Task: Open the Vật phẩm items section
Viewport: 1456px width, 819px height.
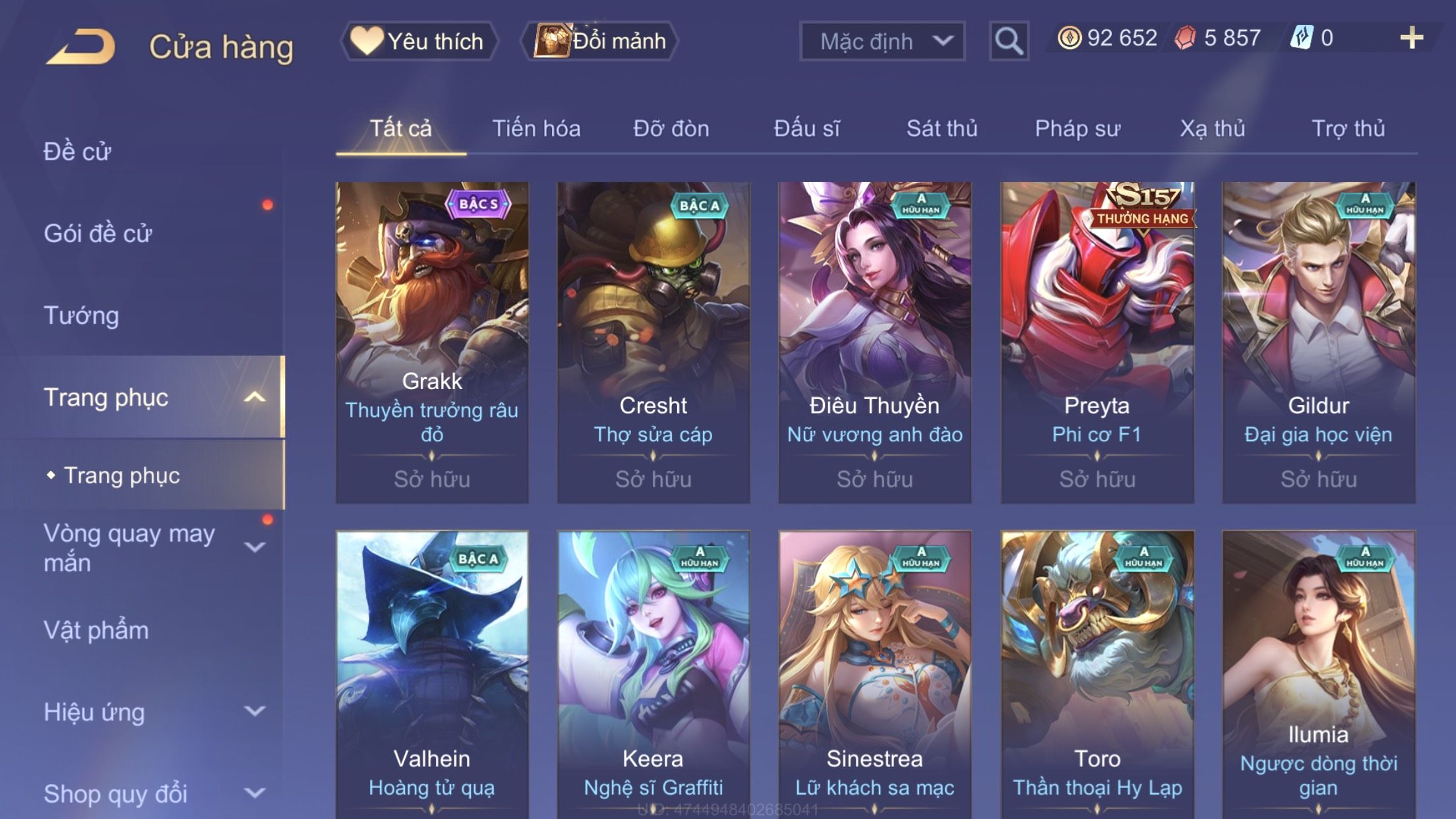Action: (96, 630)
